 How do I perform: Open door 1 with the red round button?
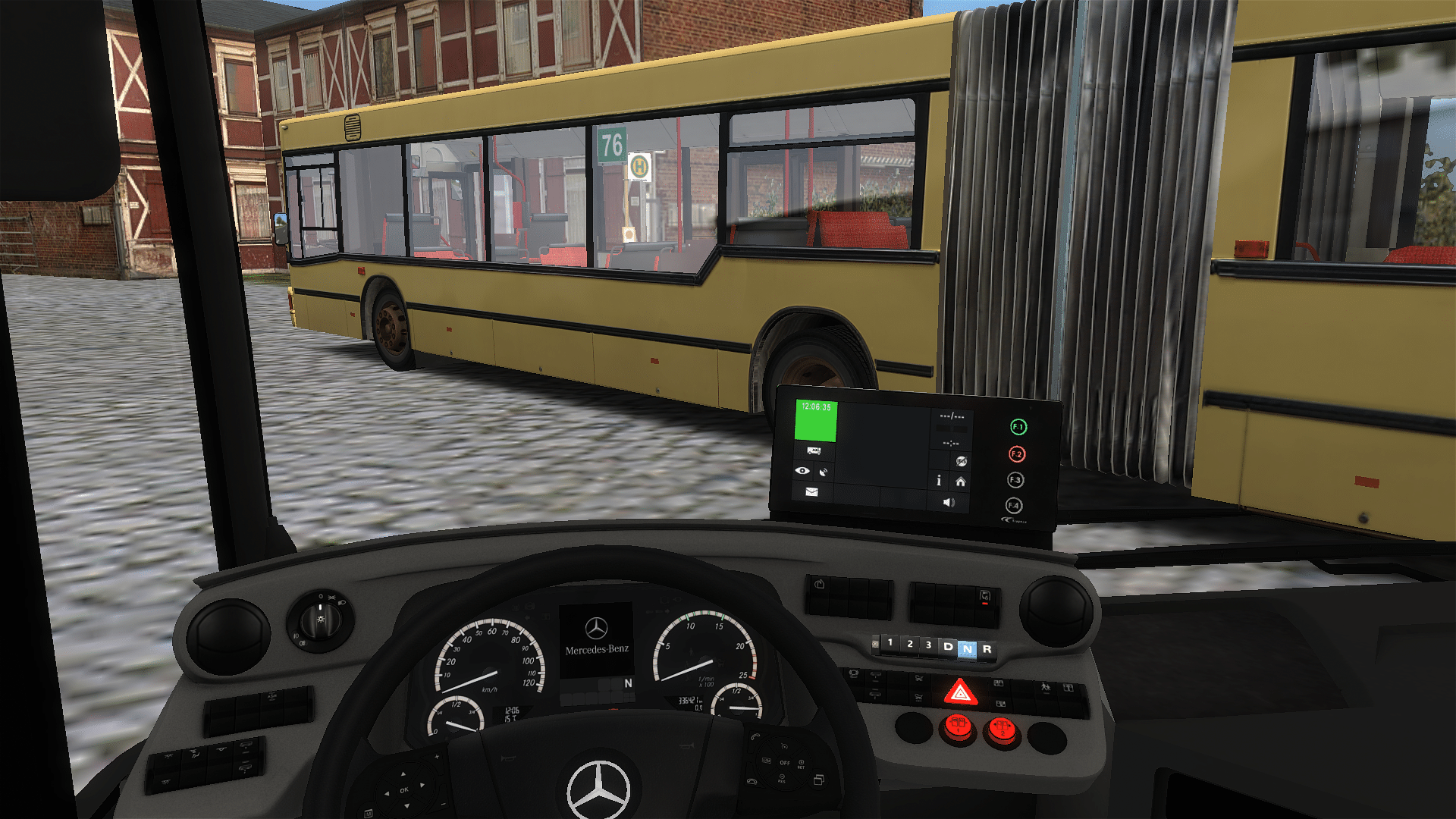[958, 727]
